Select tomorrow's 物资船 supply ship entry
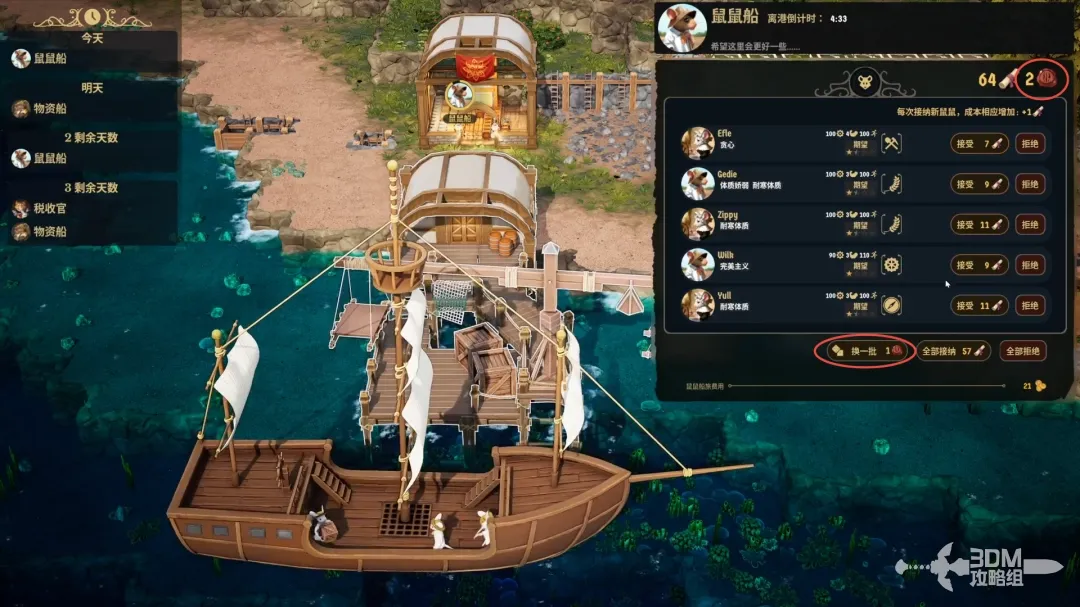 [x=50, y=109]
